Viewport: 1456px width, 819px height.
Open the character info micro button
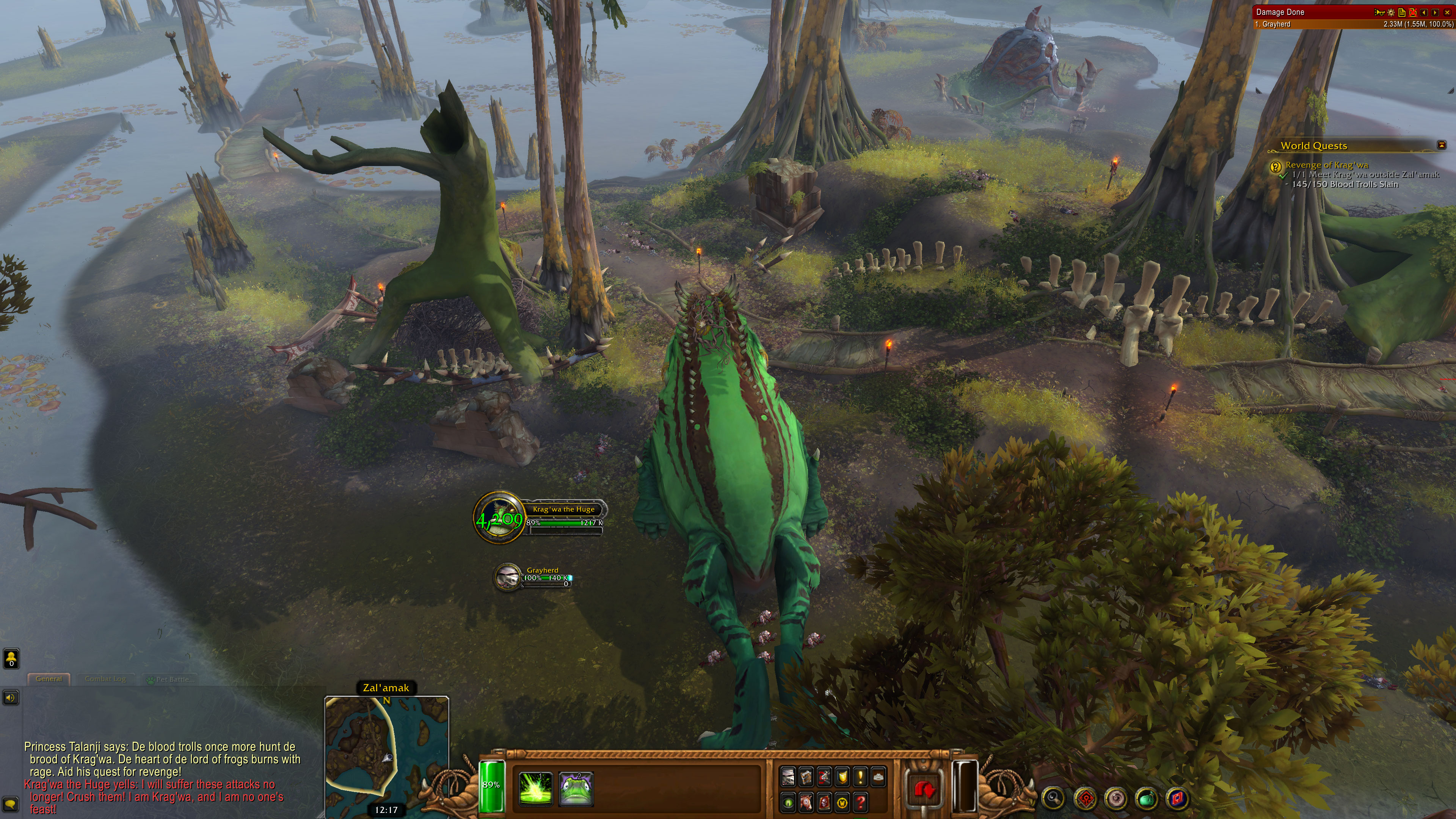point(788,777)
